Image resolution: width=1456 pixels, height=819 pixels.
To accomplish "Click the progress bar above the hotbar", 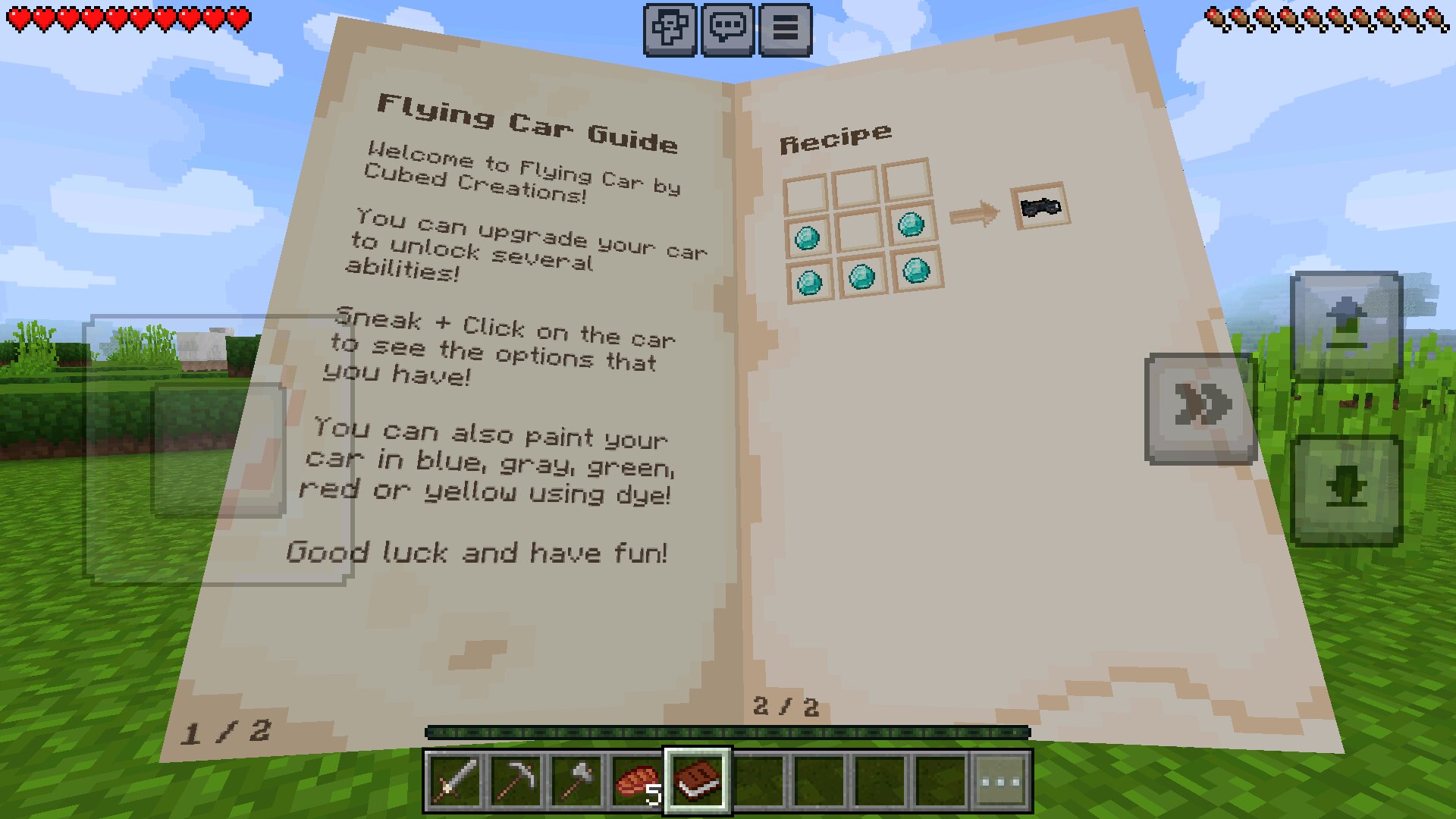I will [x=726, y=732].
